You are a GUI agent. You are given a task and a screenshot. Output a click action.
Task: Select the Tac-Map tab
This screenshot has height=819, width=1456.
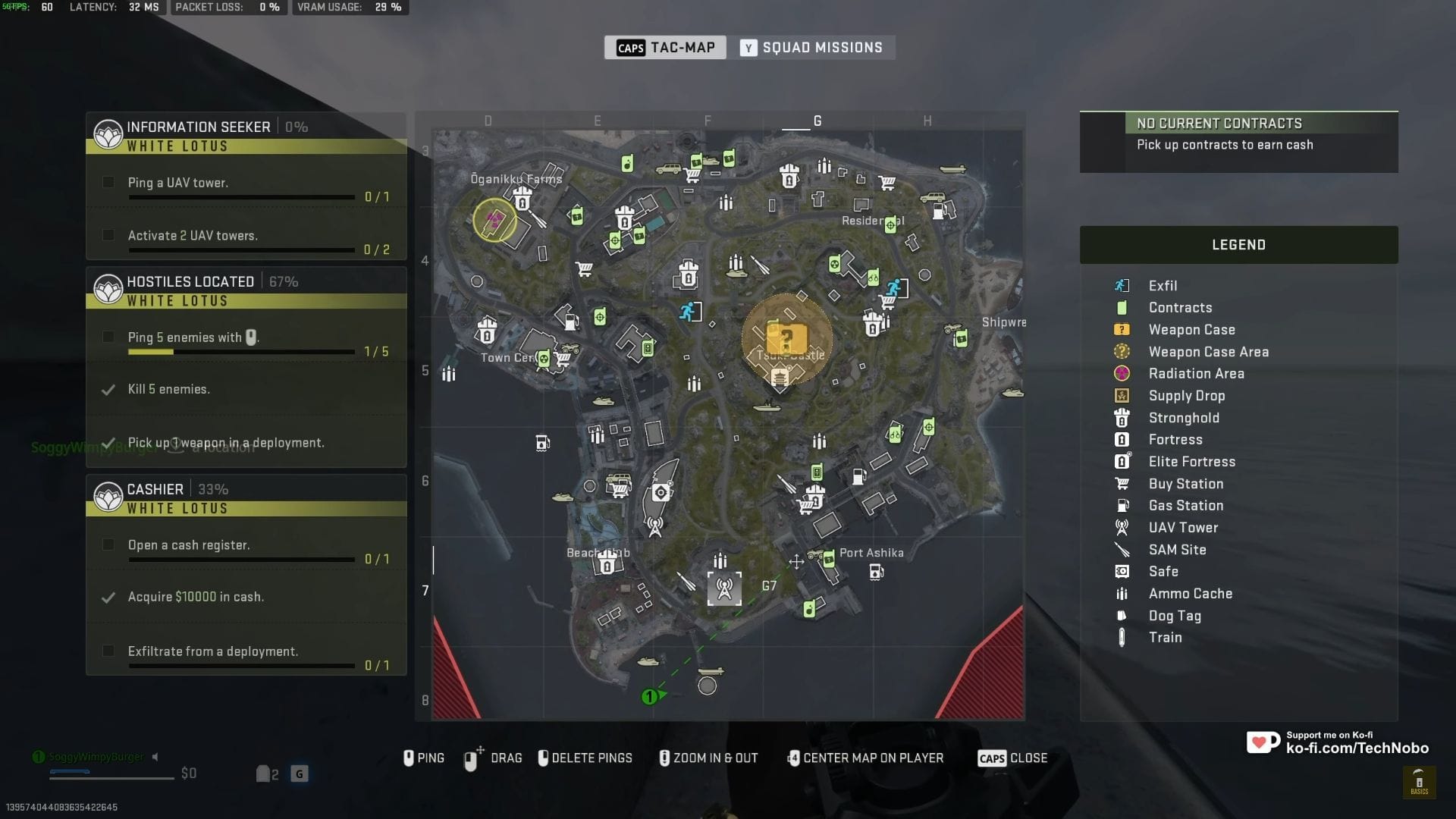coord(665,47)
